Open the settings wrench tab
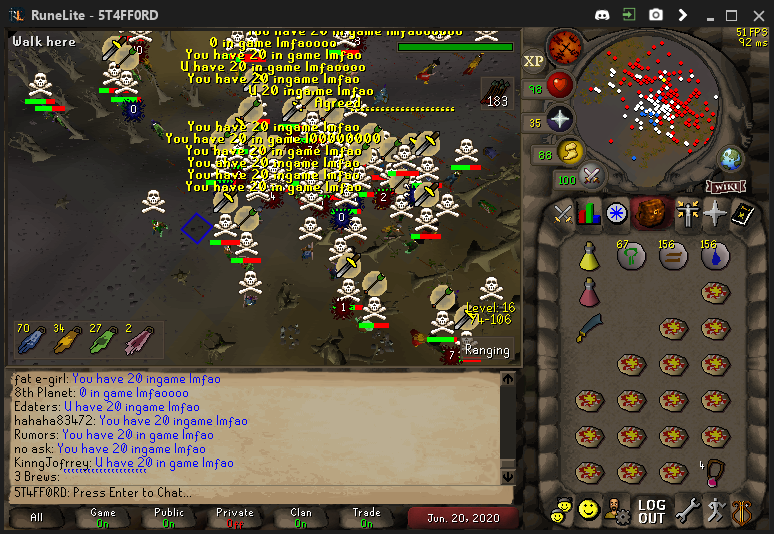The height and width of the screenshot is (534, 774). [x=686, y=511]
